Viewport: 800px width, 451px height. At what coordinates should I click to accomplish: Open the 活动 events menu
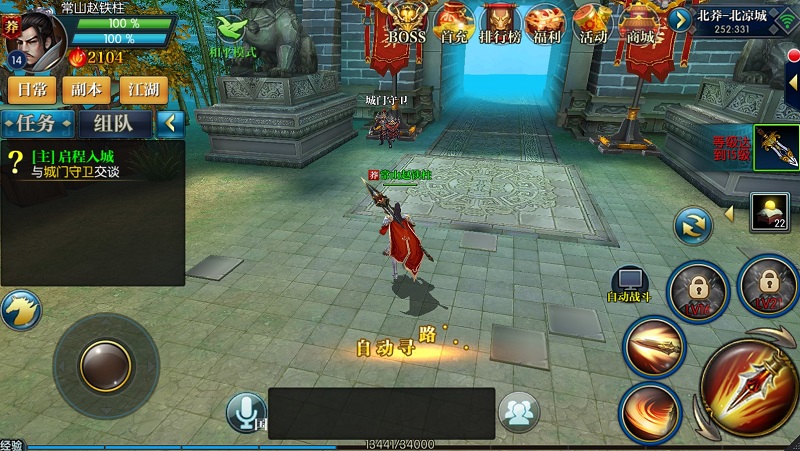(x=593, y=24)
